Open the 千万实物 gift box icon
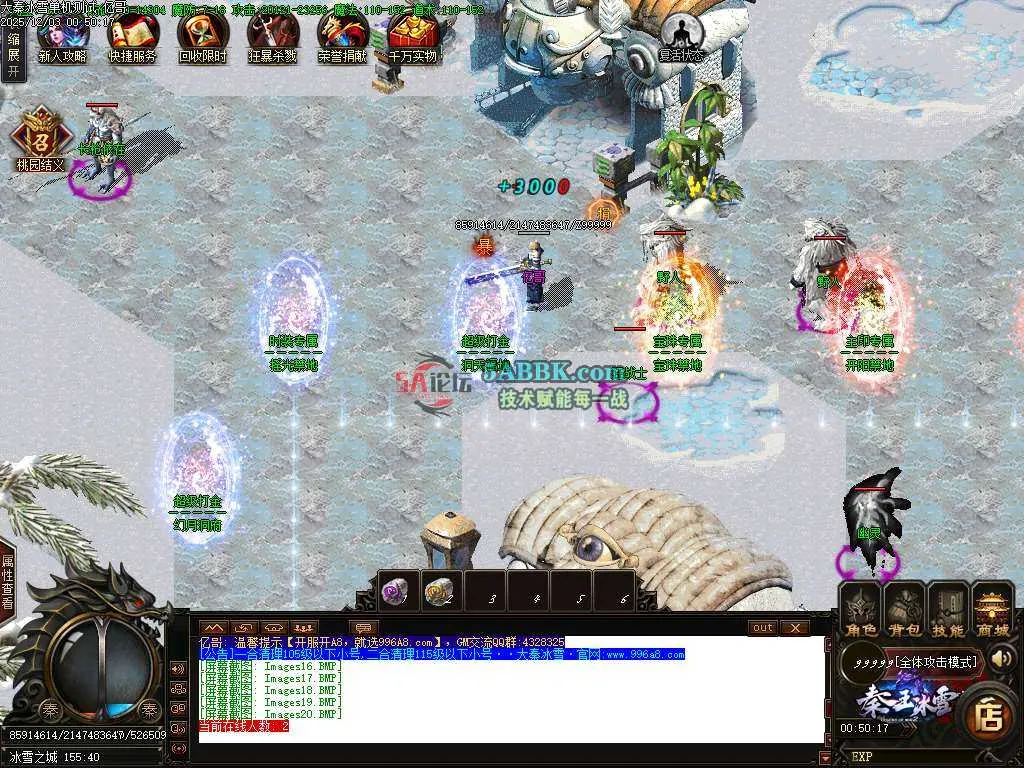The height and width of the screenshot is (768, 1024). (x=413, y=36)
